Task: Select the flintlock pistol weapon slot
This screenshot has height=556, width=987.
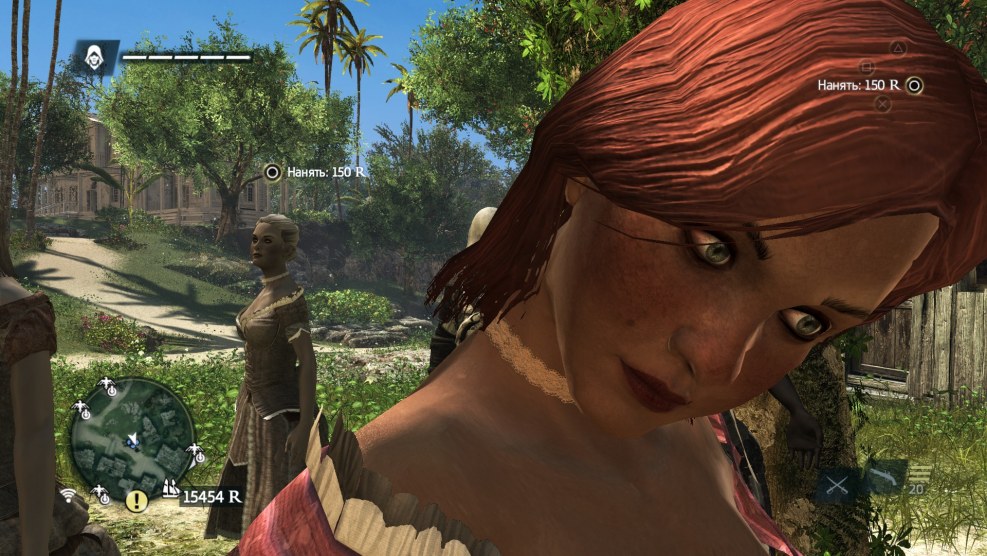Action: click(884, 476)
